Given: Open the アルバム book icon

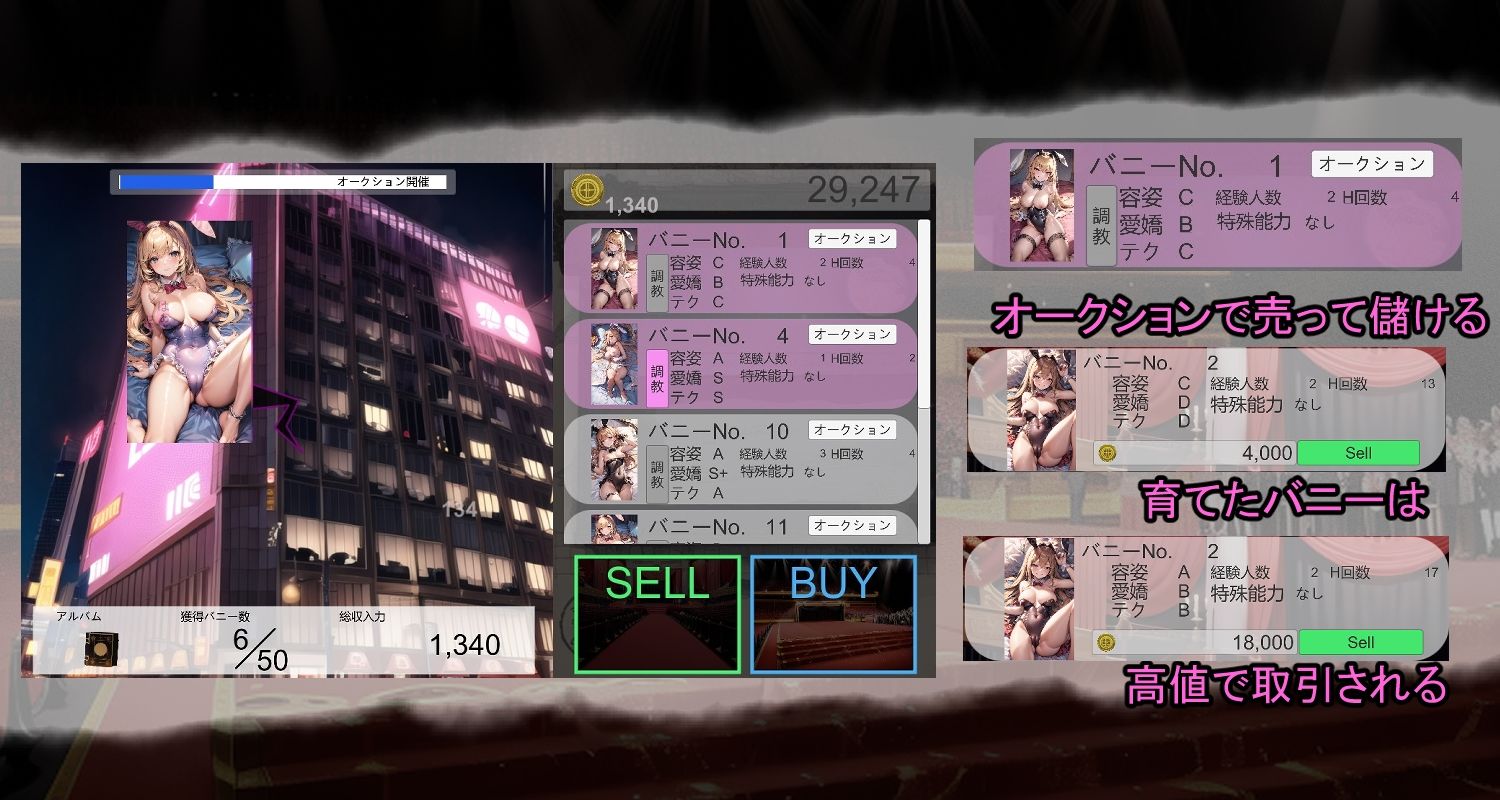Looking at the screenshot, I should [102, 648].
